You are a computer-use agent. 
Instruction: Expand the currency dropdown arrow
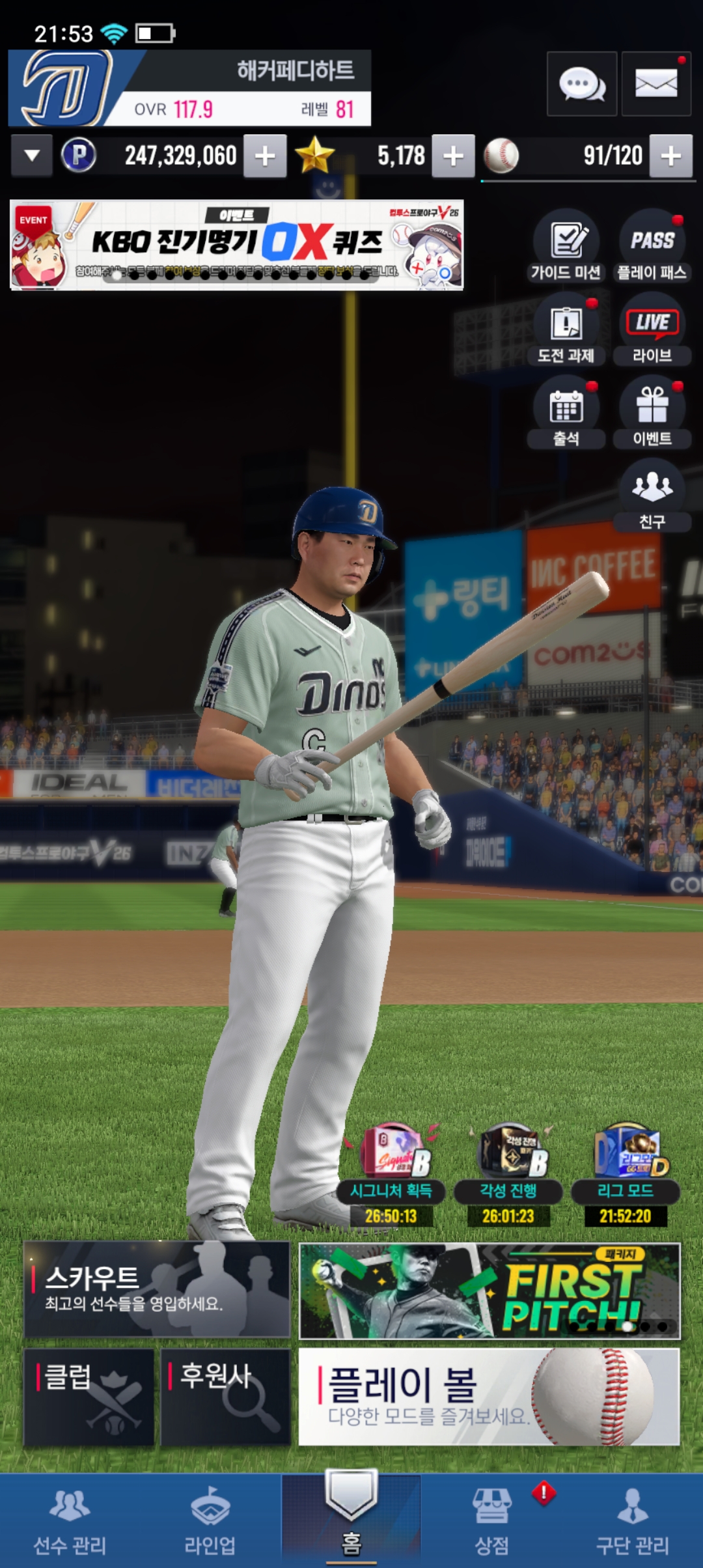[31, 156]
